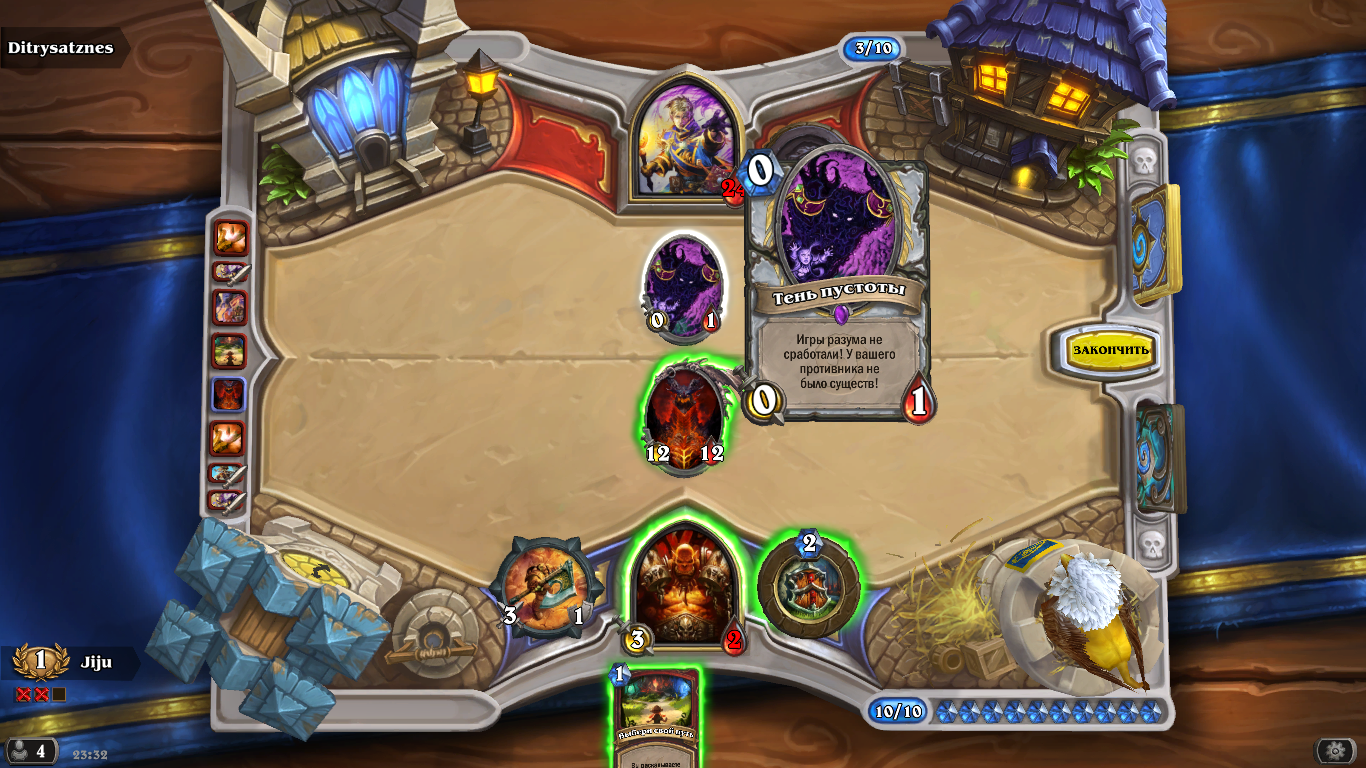Select your 12/12 dragon minion on board
The height and width of the screenshot is (768, 1366).
(684, 417)
